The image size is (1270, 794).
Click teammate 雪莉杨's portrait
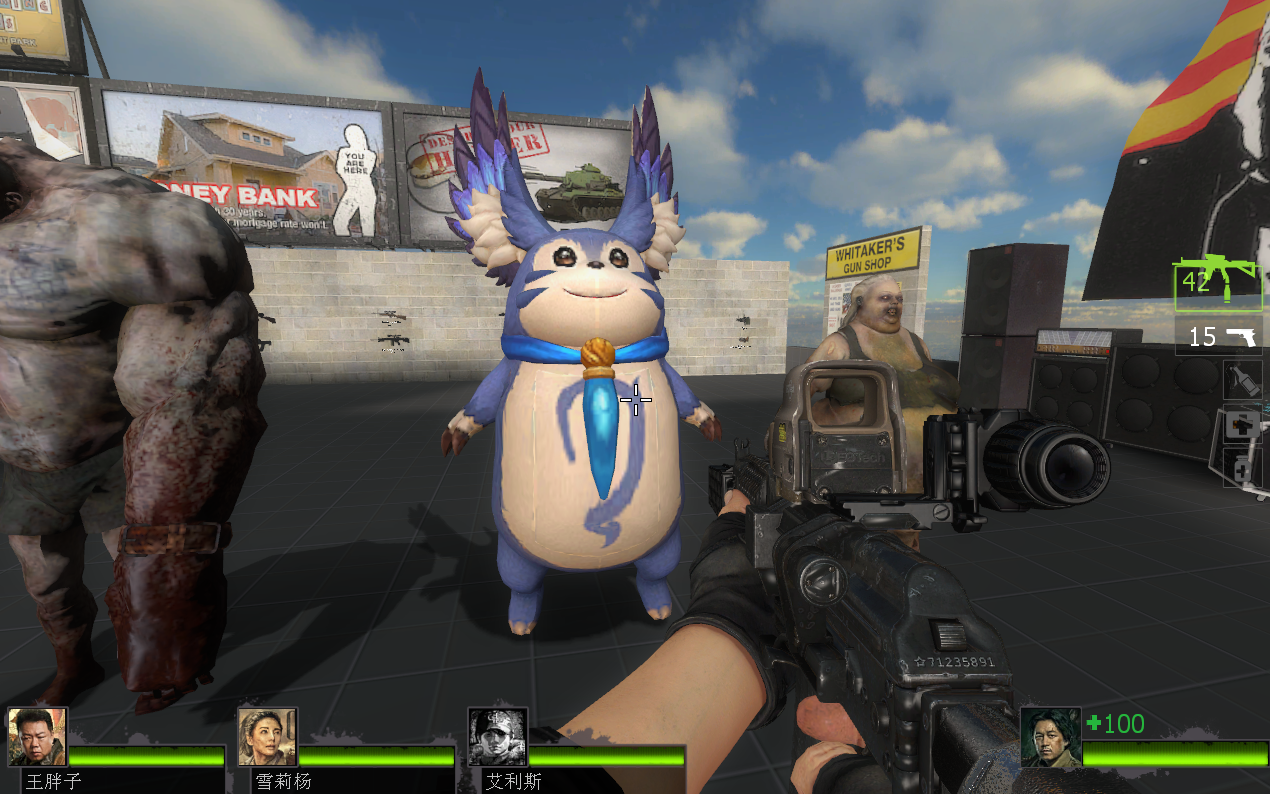(x=267, y=737)
